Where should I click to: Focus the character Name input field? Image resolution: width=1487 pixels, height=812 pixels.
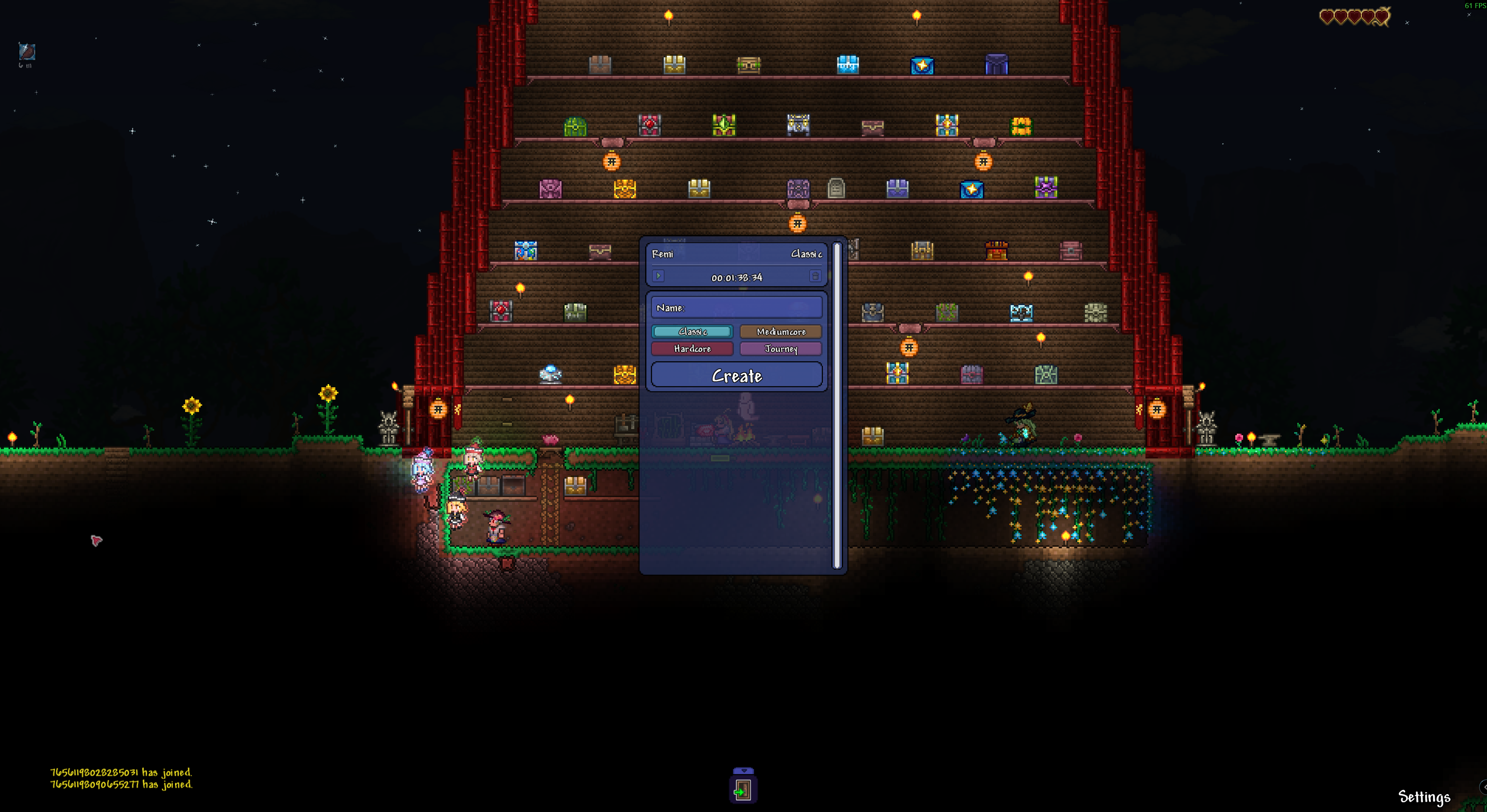pyautogui.click(x=737, y=307)
